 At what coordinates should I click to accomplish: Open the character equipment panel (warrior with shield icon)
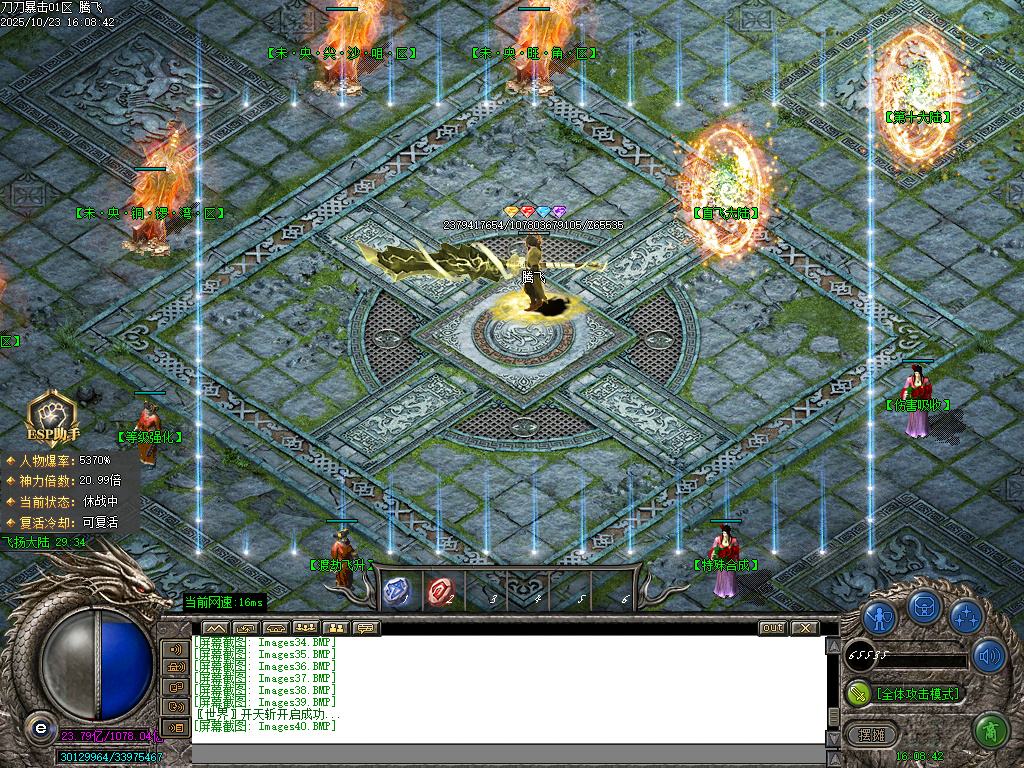point(879,615)
